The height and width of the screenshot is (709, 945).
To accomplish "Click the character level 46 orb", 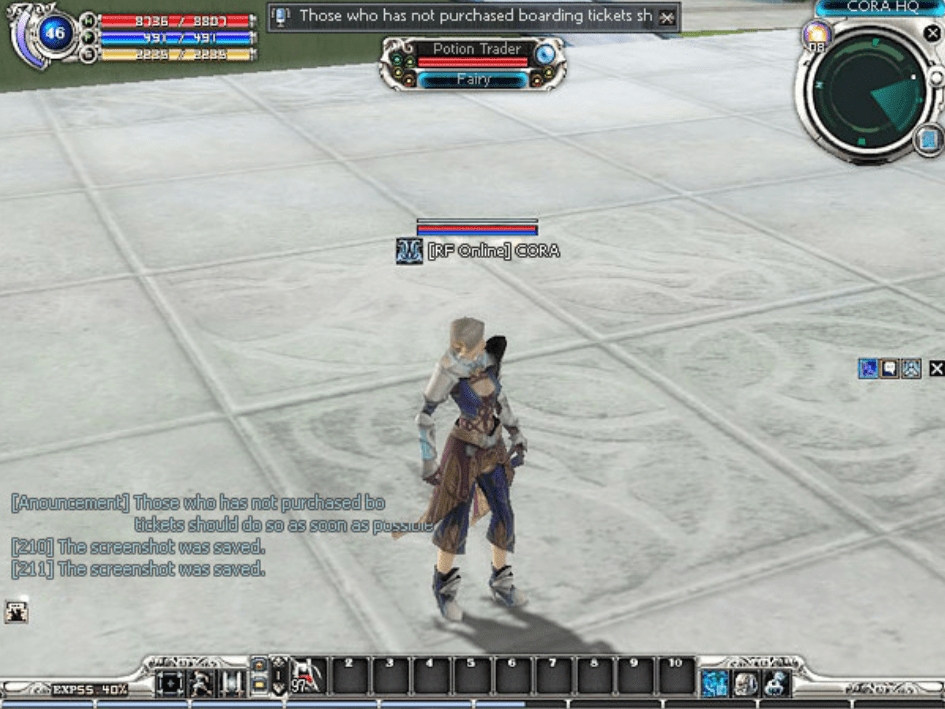I will click(54, 35).
